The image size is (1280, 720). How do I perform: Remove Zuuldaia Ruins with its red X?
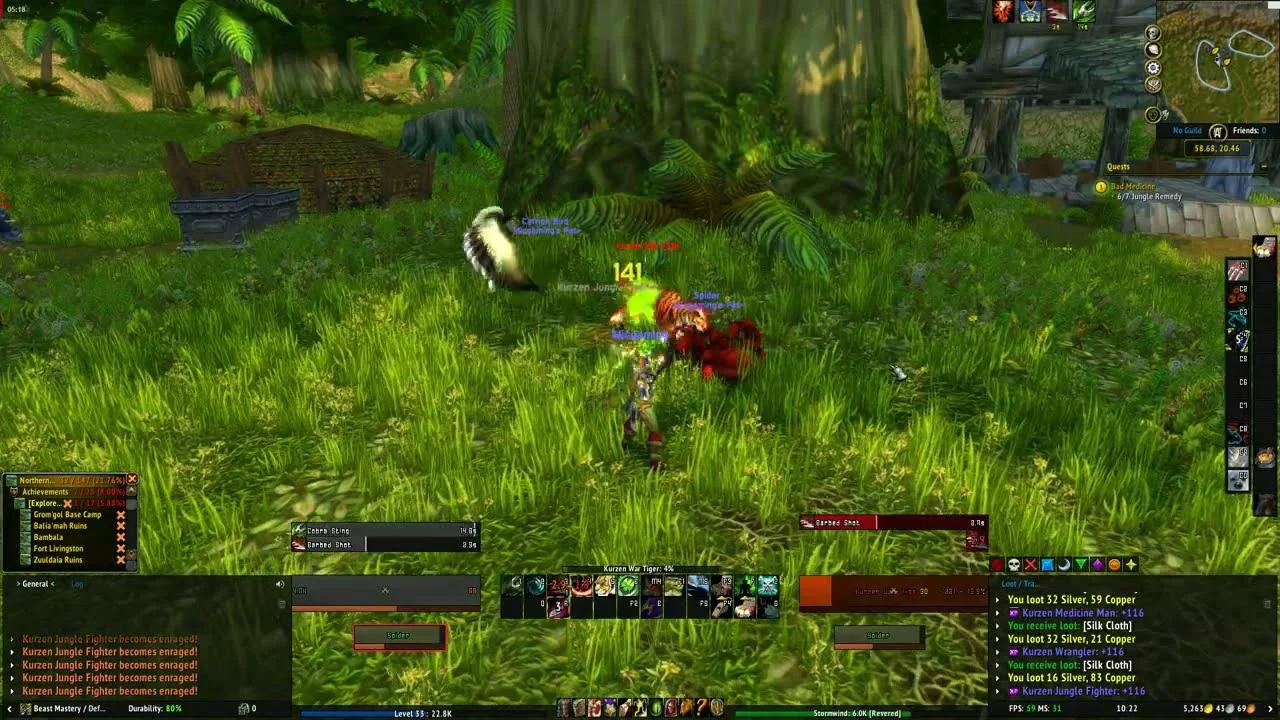121,559
